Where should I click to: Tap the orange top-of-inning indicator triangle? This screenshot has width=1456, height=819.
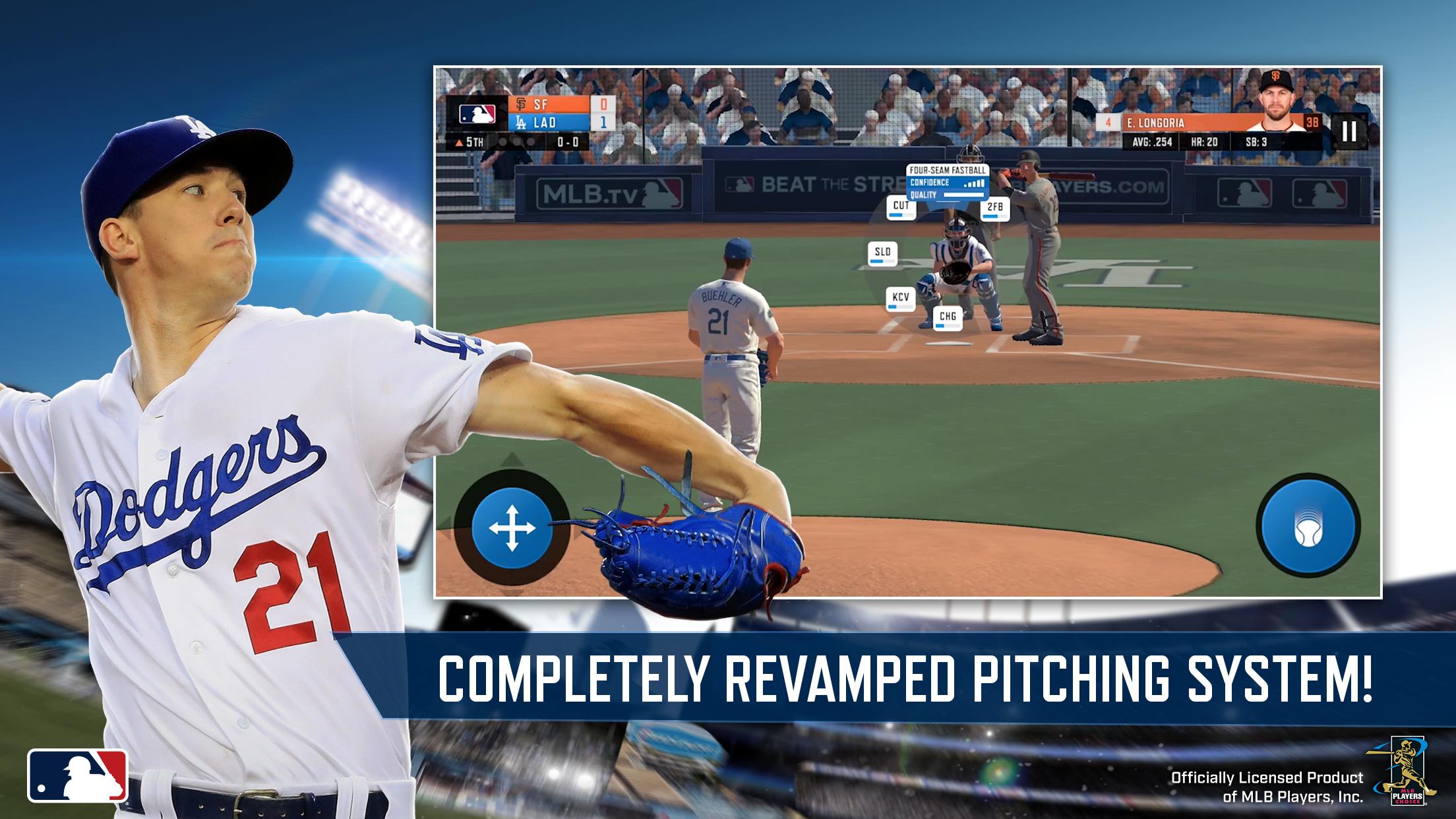point(459,142)
